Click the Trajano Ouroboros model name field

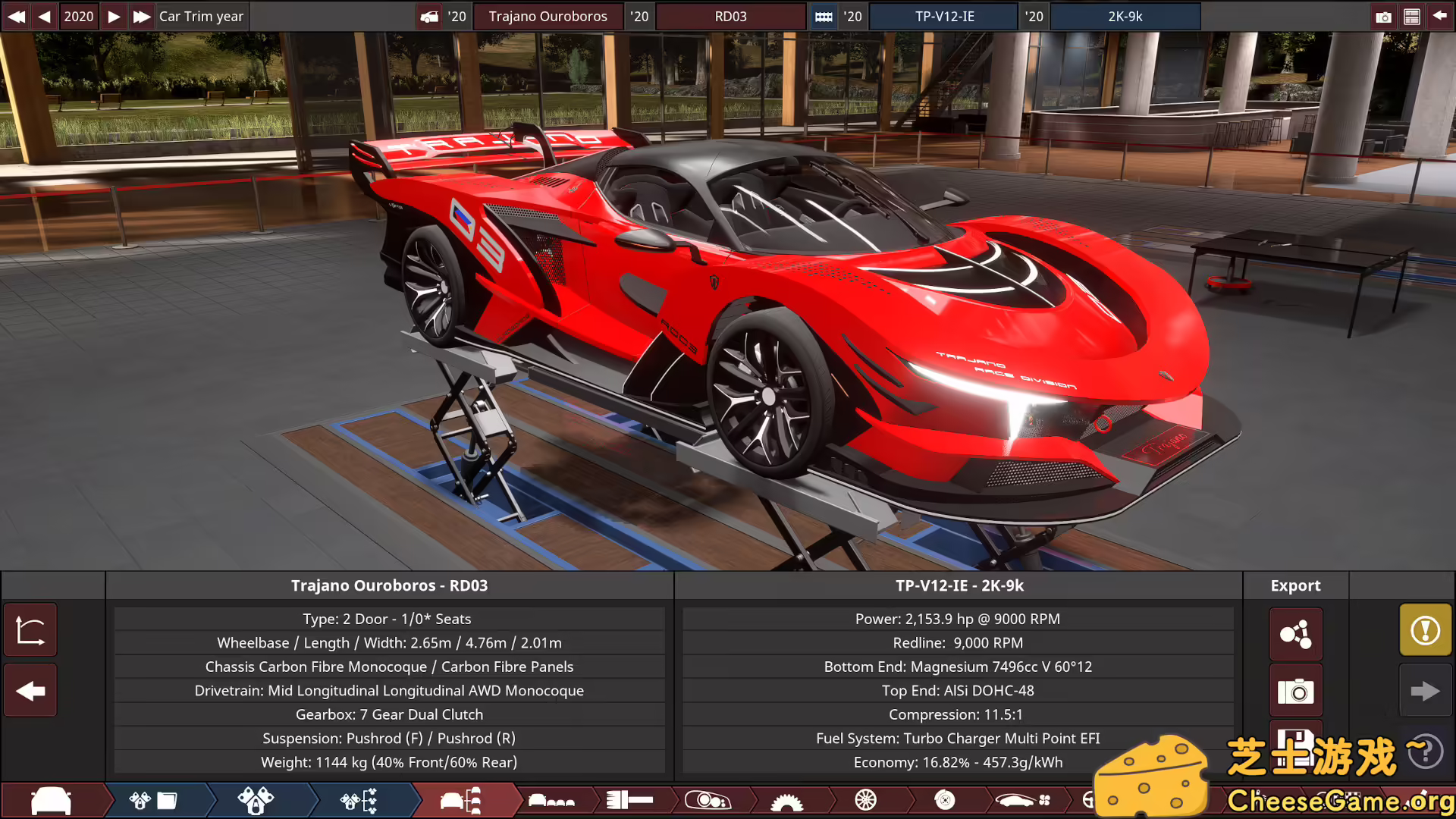(548, 16)
